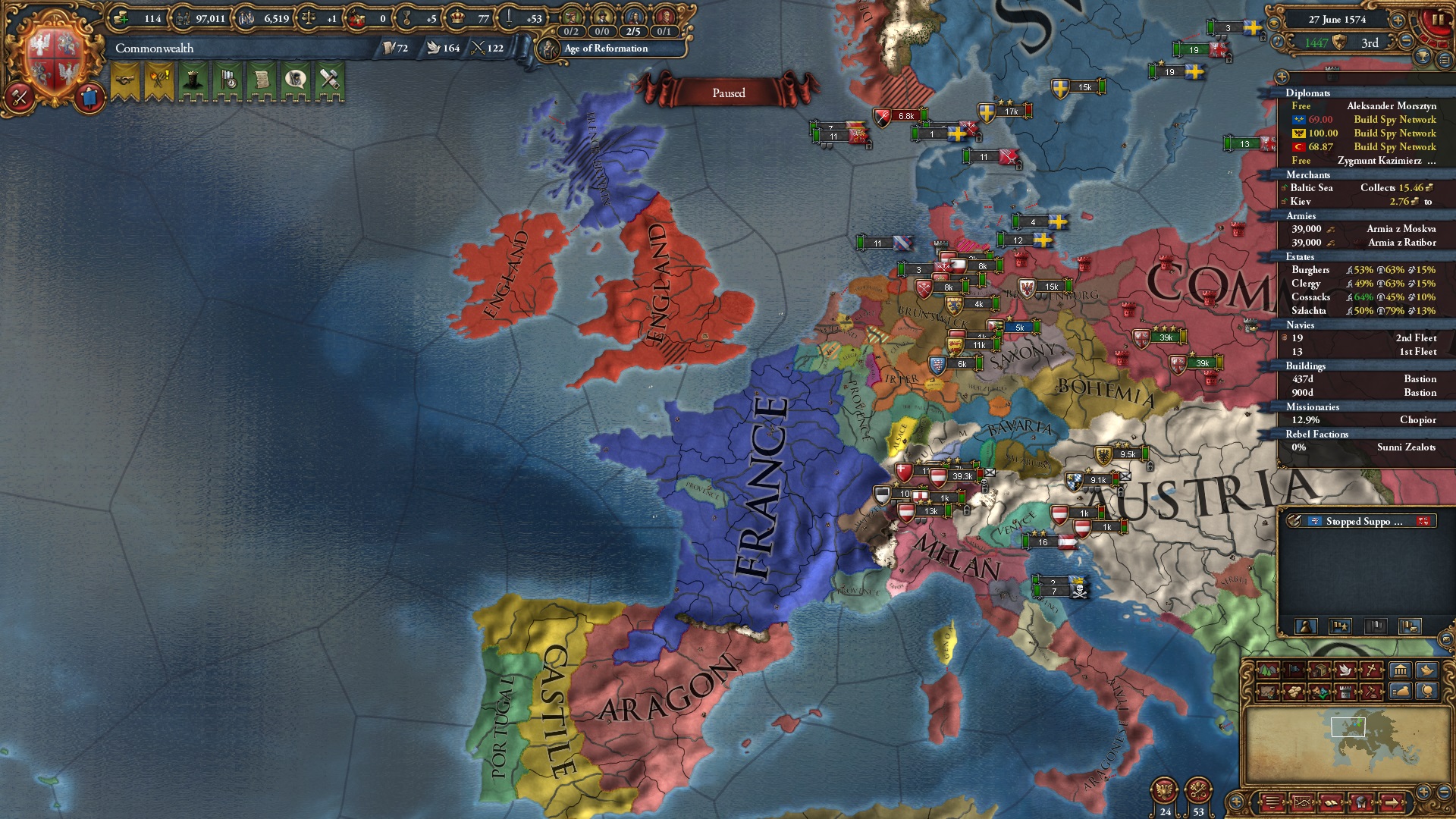Screen dimensions: 1456x819
Task: Open the great projects temple icon panel
Action: point(1400,670)
